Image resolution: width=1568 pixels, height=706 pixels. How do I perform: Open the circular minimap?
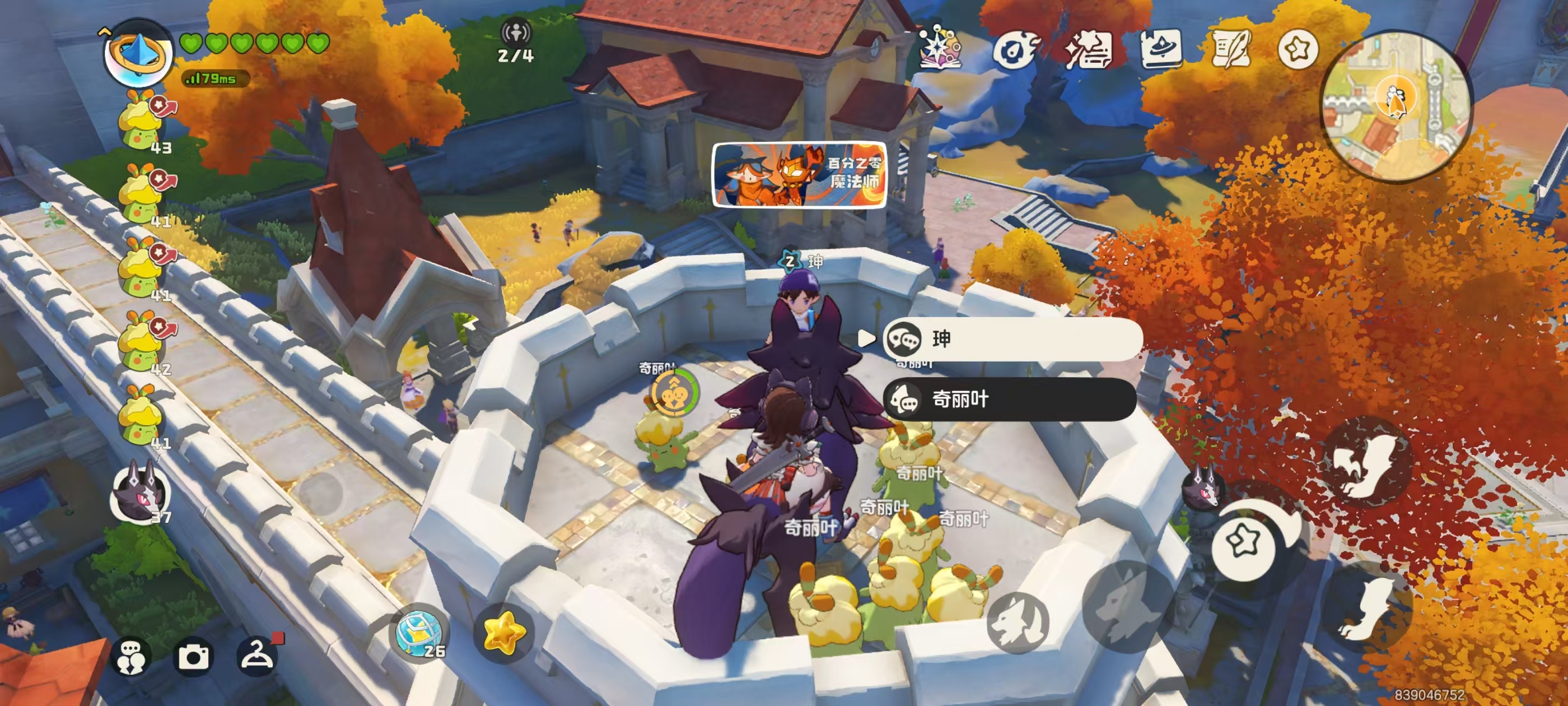[1396, 106]
